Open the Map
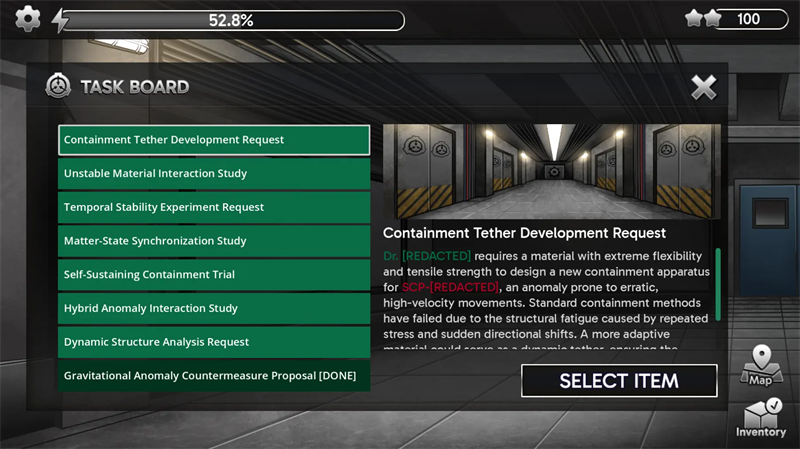The image size is (800, 449). tap(761, 366)
